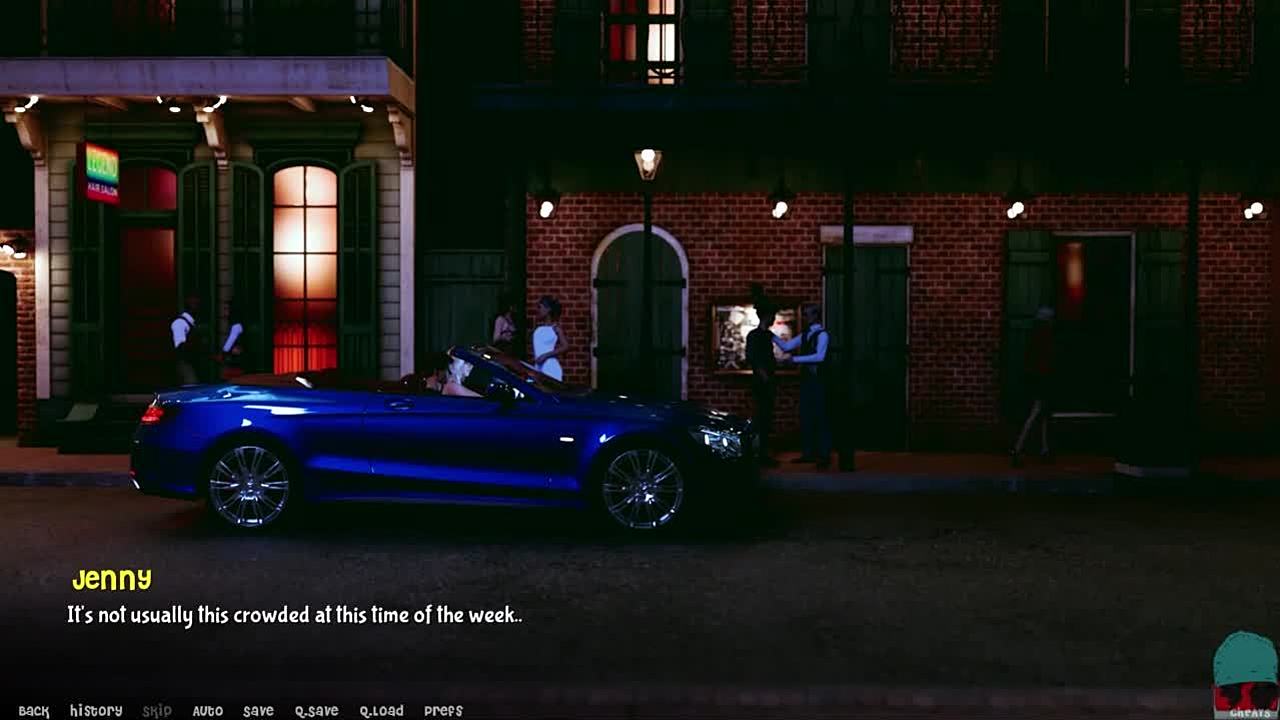Open the History log

coord(96,711)
